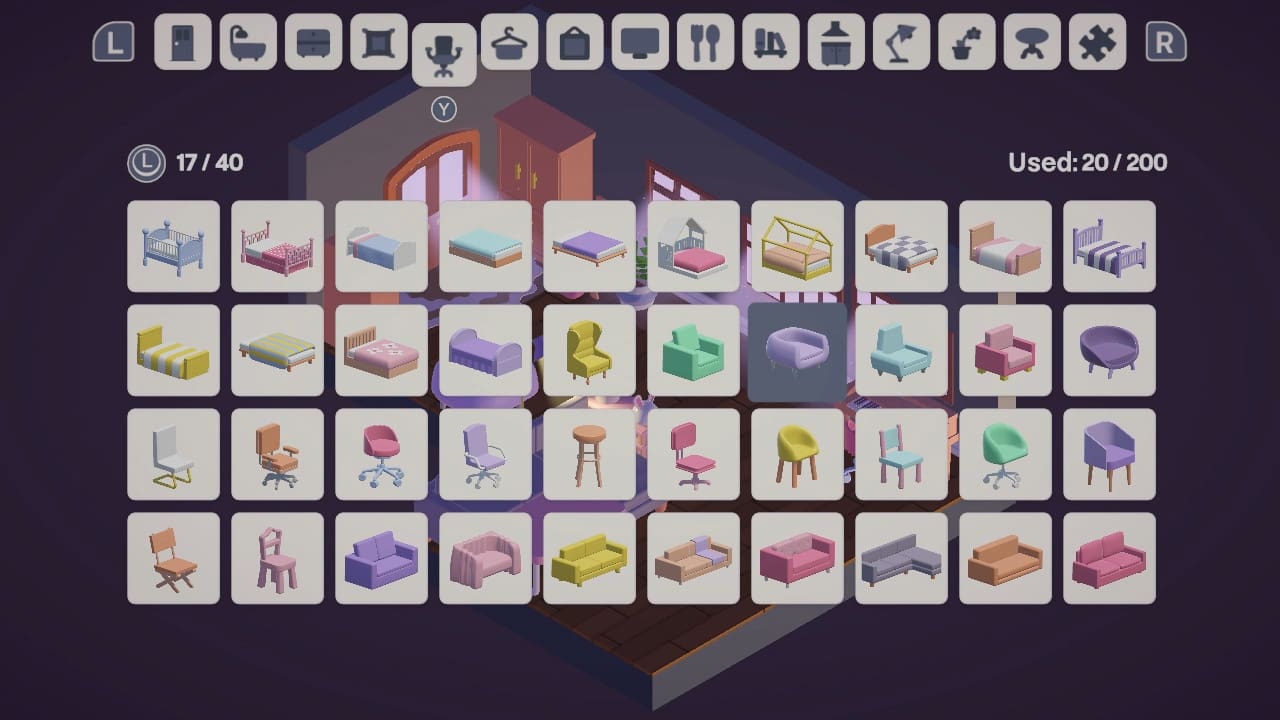Select the highlighted purple round armchair
Viewport: 1280px width, 720px height.
click(x=797, y=351)
